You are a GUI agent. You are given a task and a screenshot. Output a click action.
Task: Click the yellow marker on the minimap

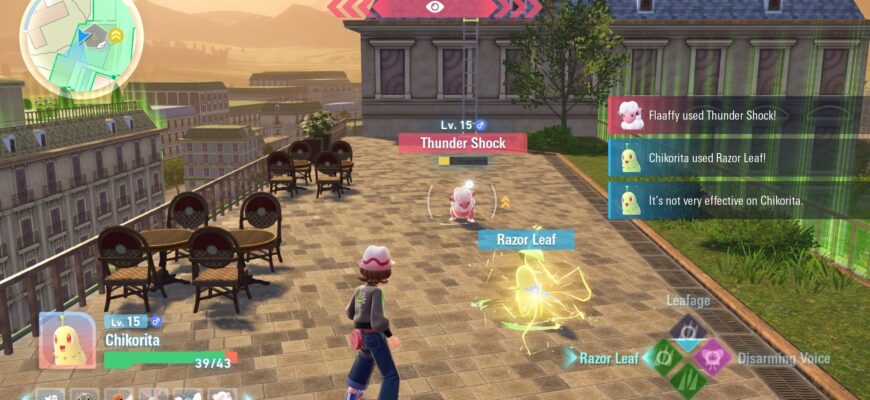pos(116,35)
